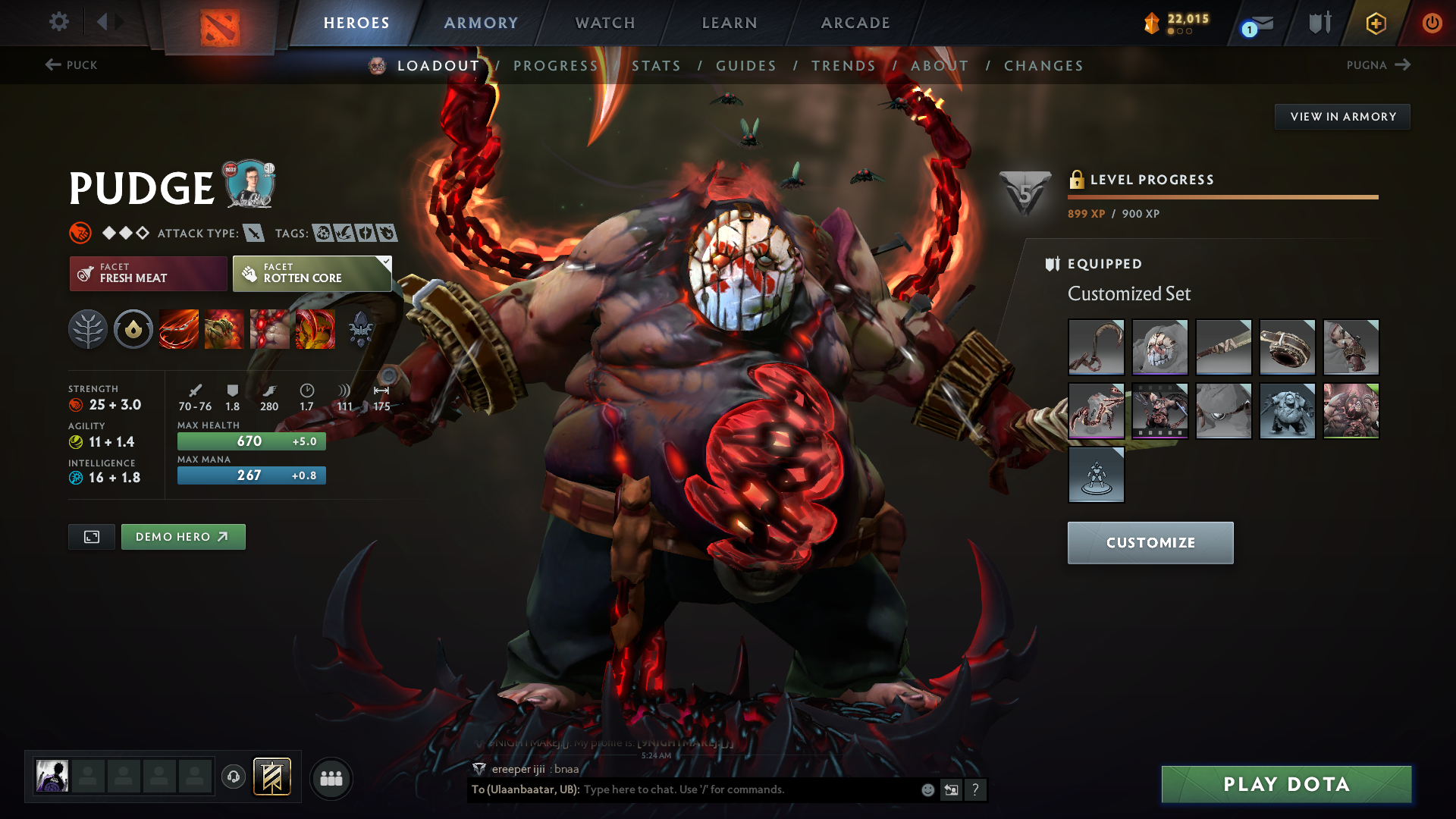Select the Fresh Meat facet
This screenshot has width=1456, height=819.
pyautogui.click(x=148, y=273)
